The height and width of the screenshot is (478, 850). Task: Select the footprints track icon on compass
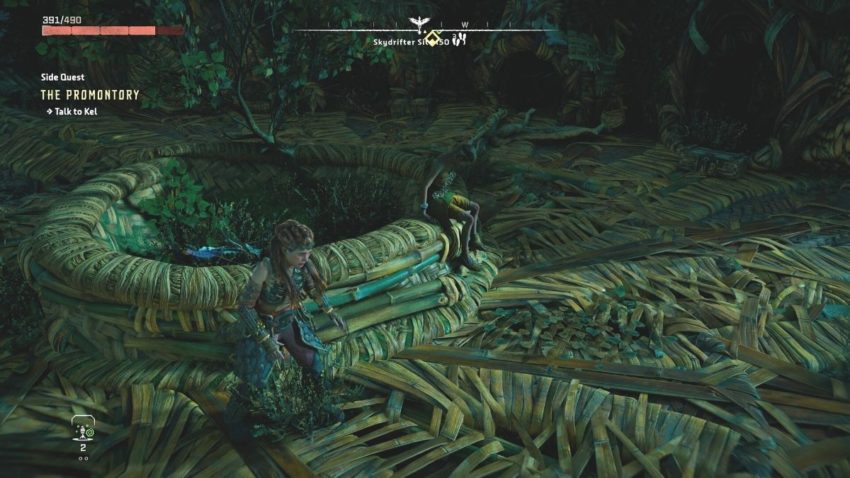click(461, 41)
